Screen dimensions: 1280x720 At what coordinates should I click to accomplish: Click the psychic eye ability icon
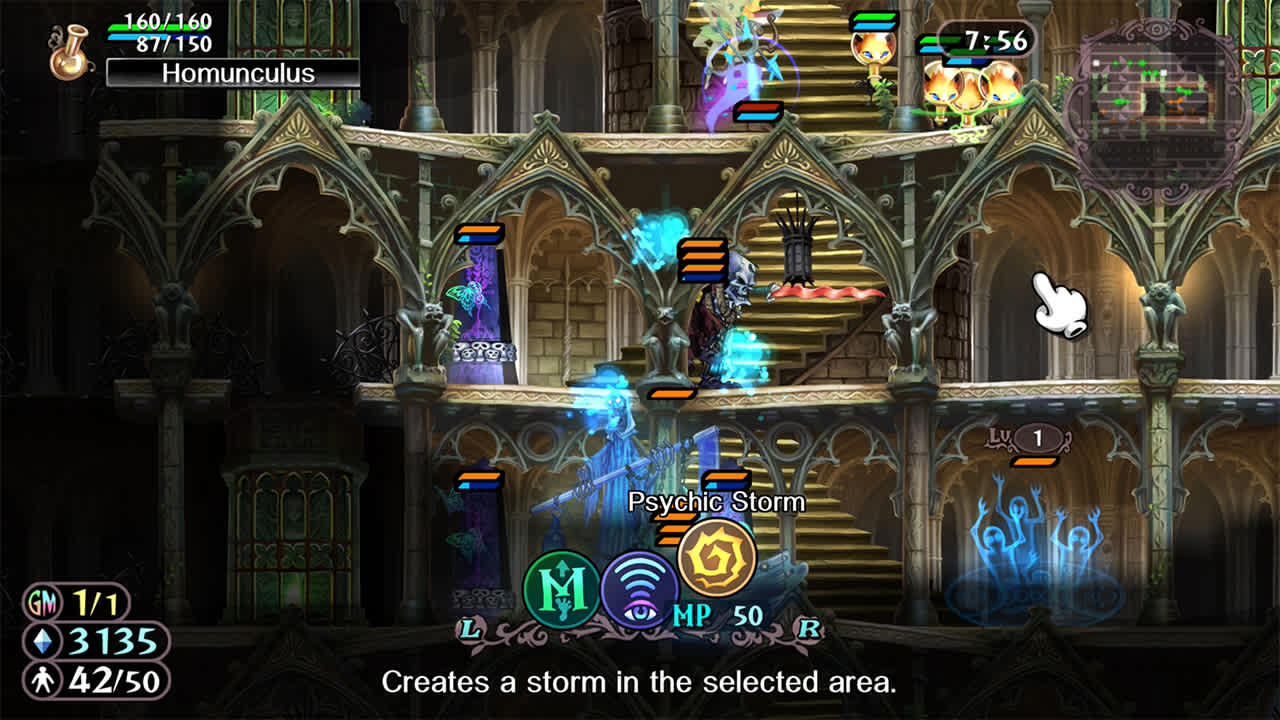click(641, 591)
